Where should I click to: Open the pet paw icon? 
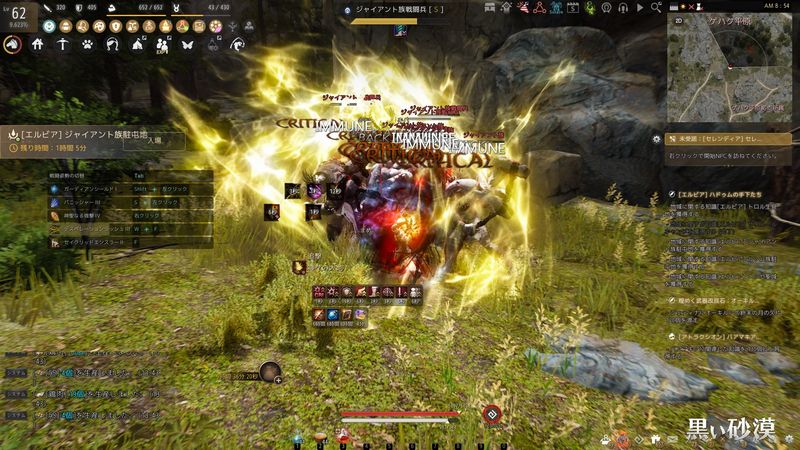click(88, 45)
